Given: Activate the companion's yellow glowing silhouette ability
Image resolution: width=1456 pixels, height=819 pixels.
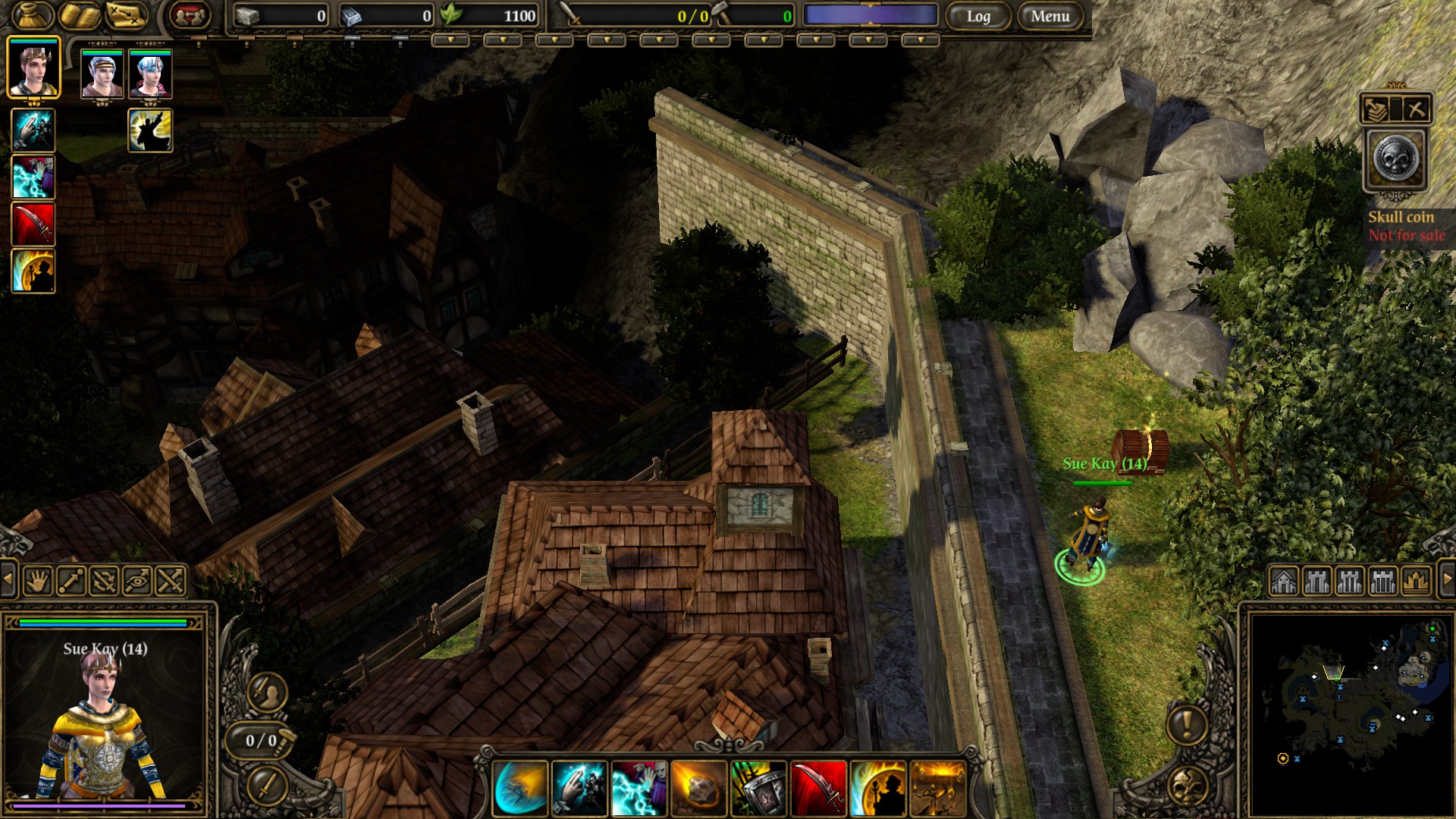Looking at the screenshot, I should point(150,130).
